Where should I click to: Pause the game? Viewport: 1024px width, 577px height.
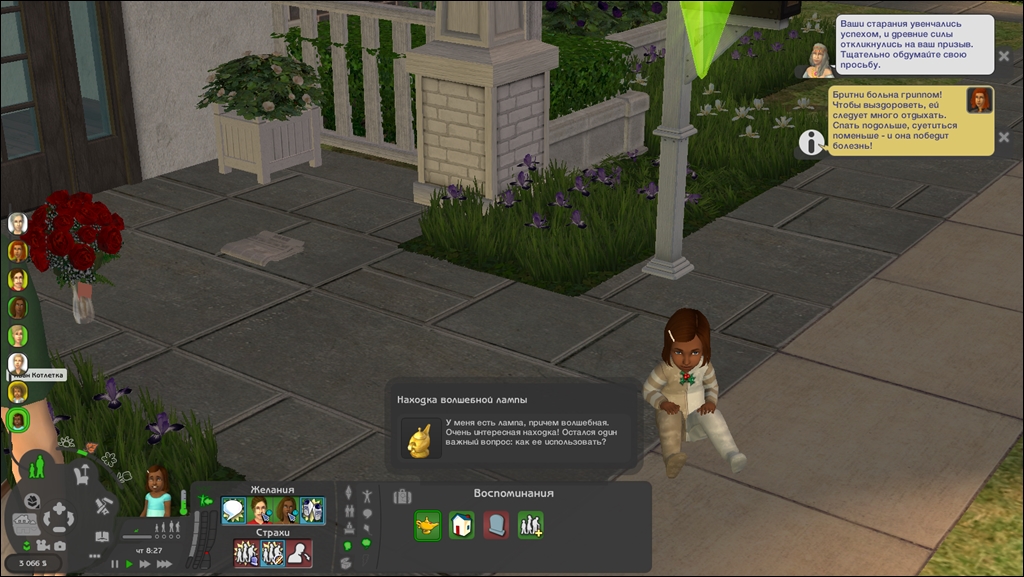115,564
